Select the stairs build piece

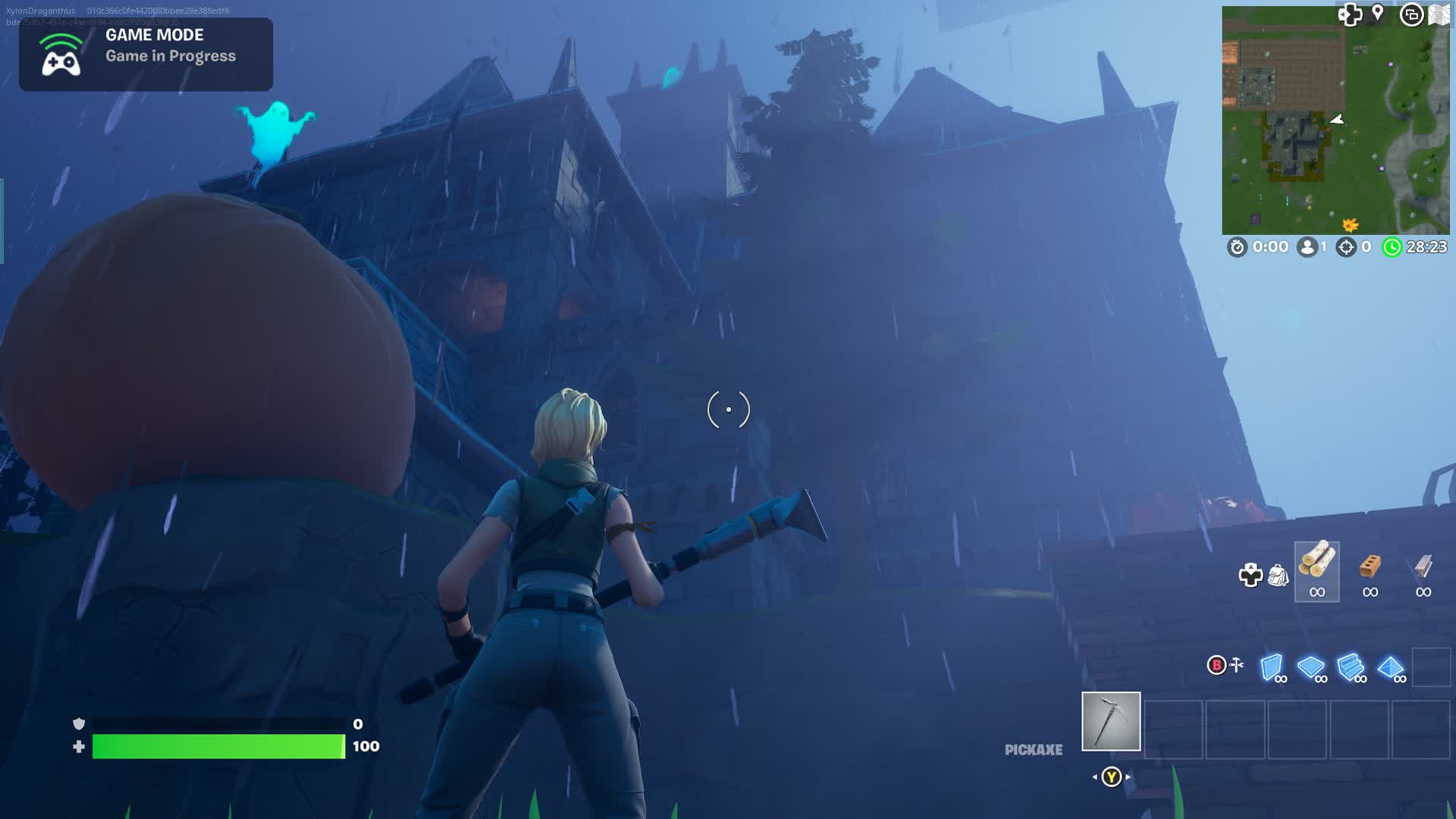point(1351,667)
